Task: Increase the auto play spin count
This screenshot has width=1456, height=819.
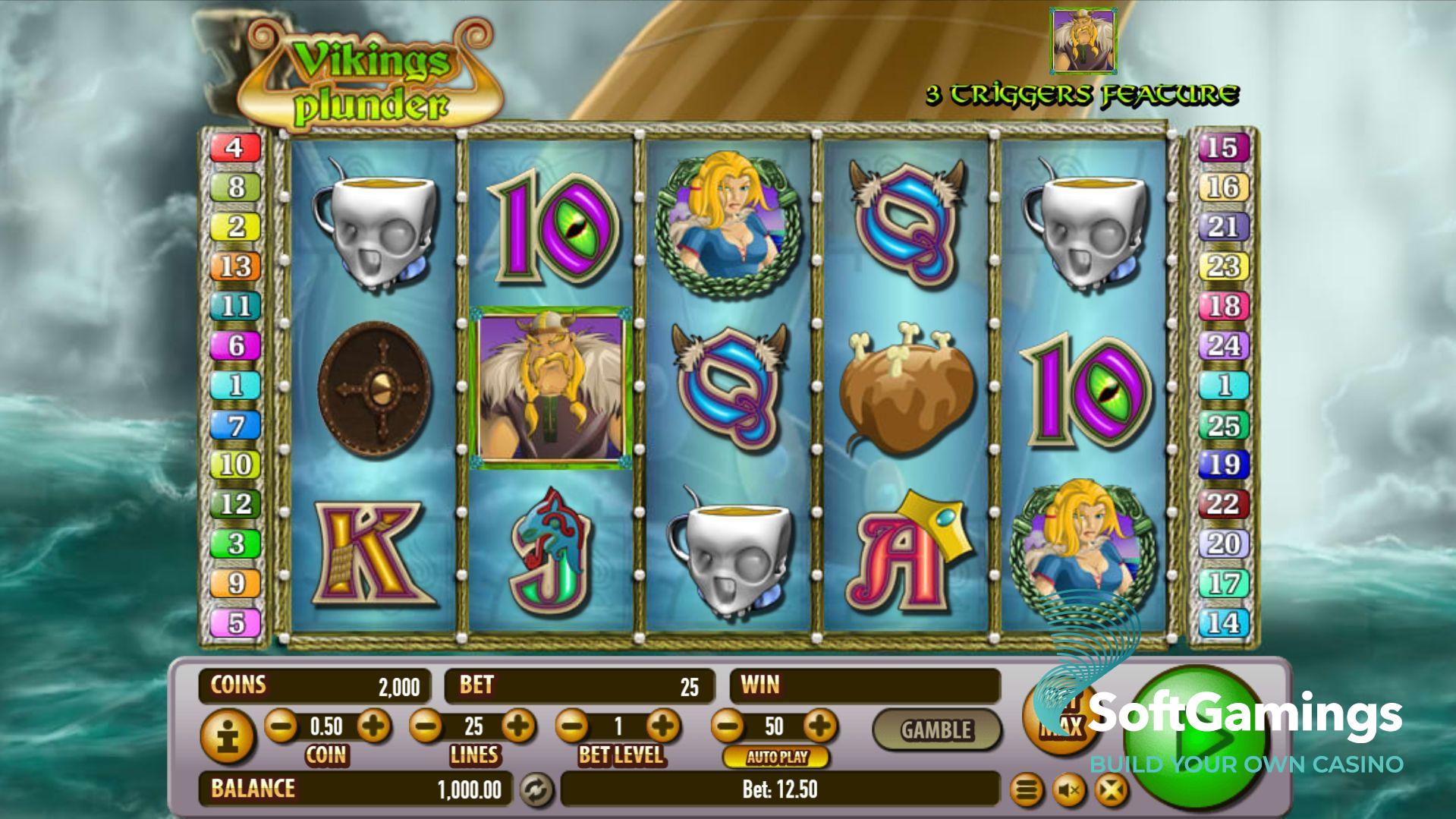Action: click(x=819, y=726)
